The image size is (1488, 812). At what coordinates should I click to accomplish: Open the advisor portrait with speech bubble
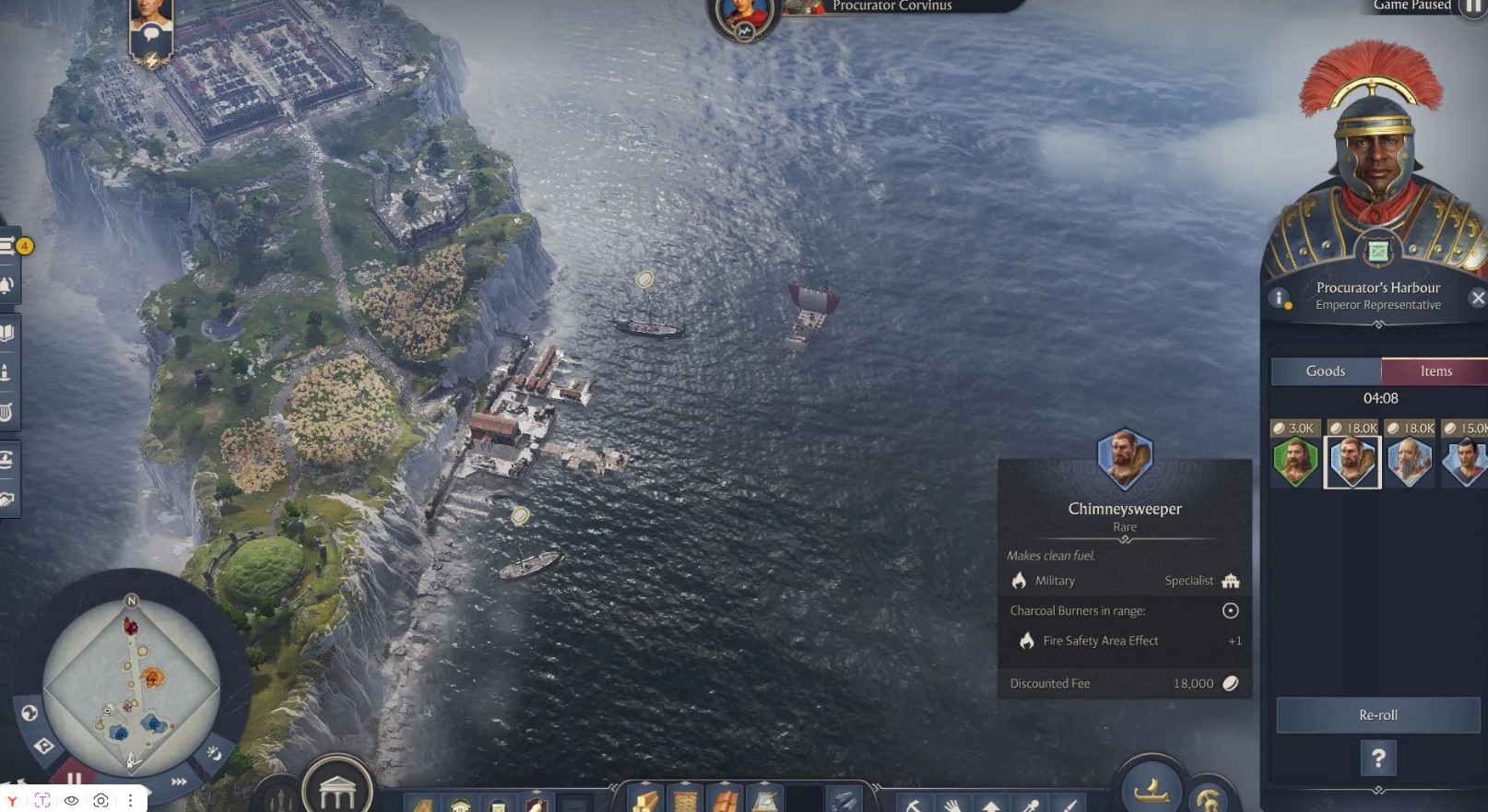[151, 33]
